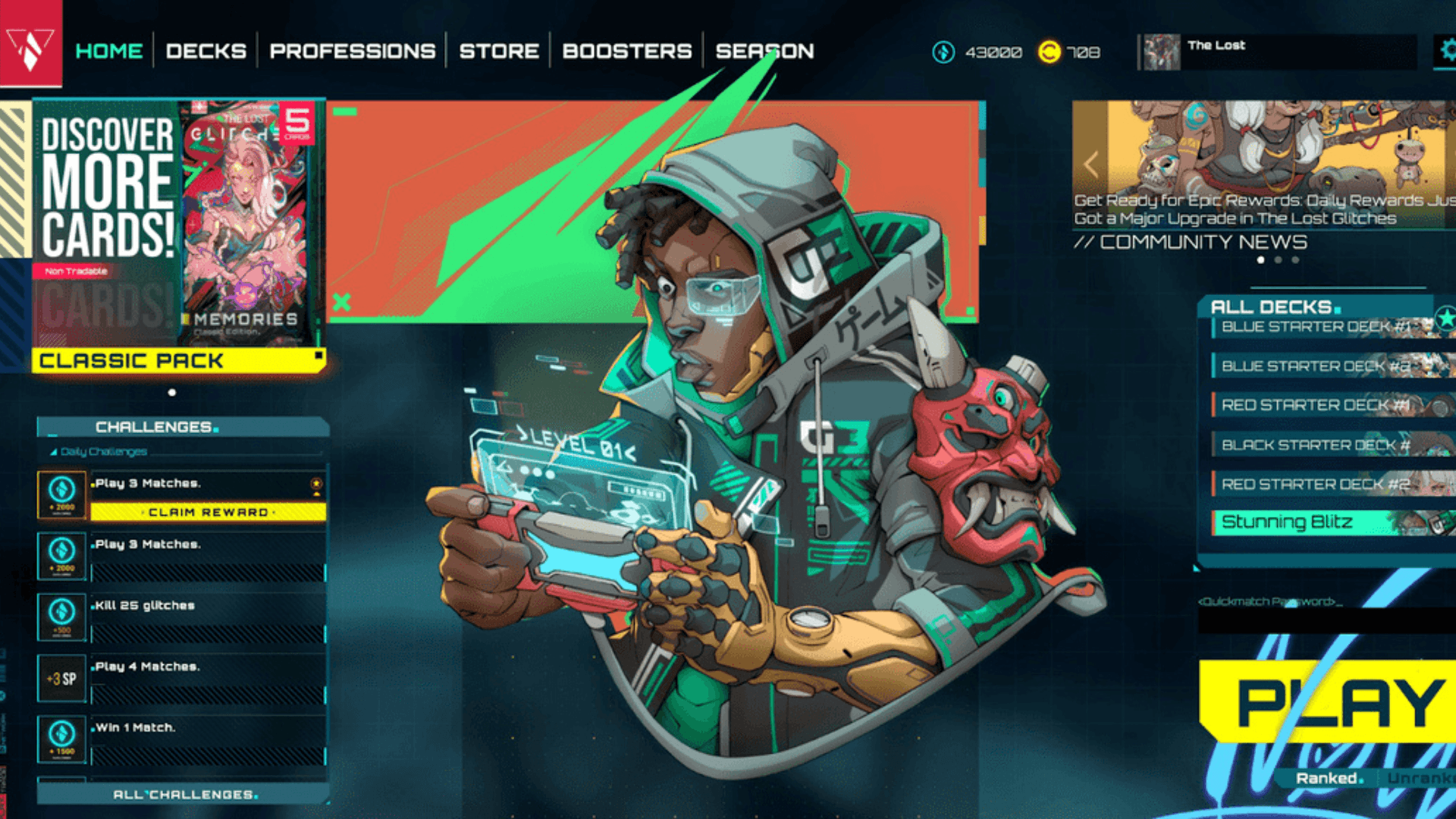Navigate to Boosters
This screenshot has width=1456, height=819.
coord(627,51)
